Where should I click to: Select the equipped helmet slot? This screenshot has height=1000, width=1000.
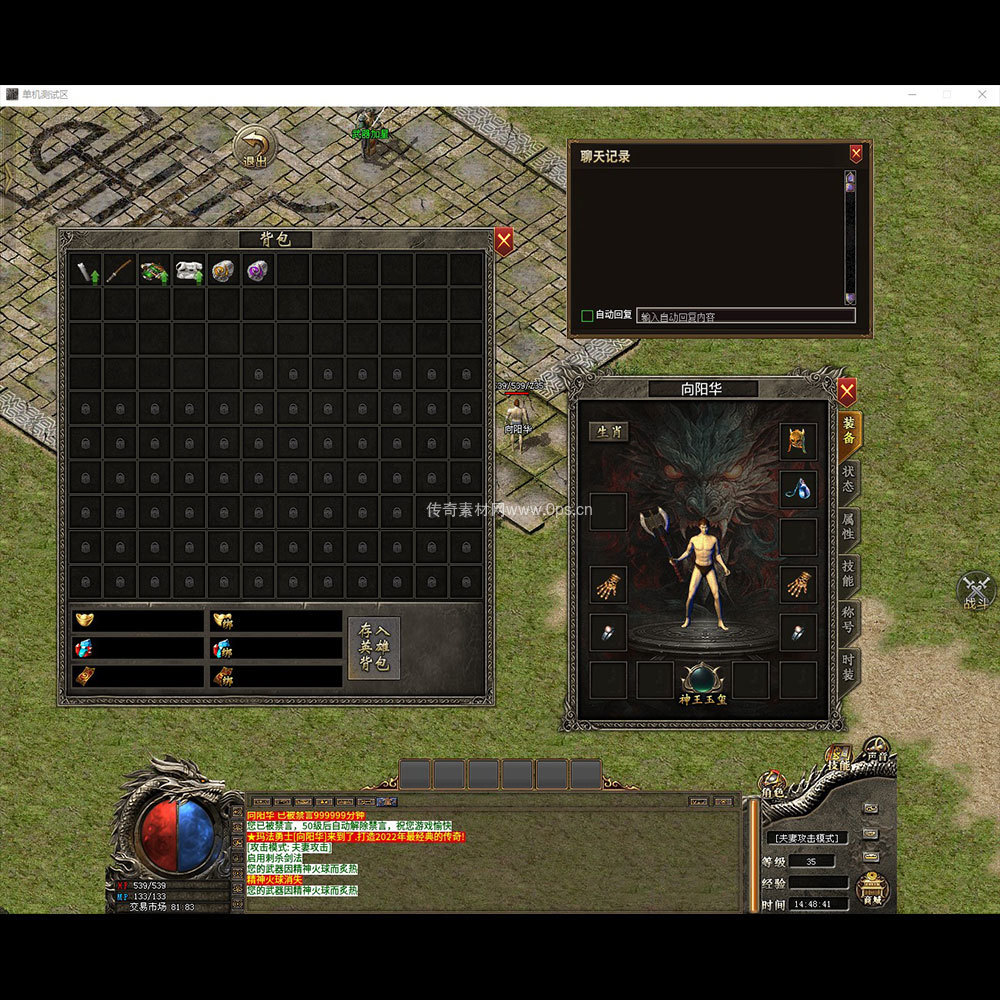(798, 441)
